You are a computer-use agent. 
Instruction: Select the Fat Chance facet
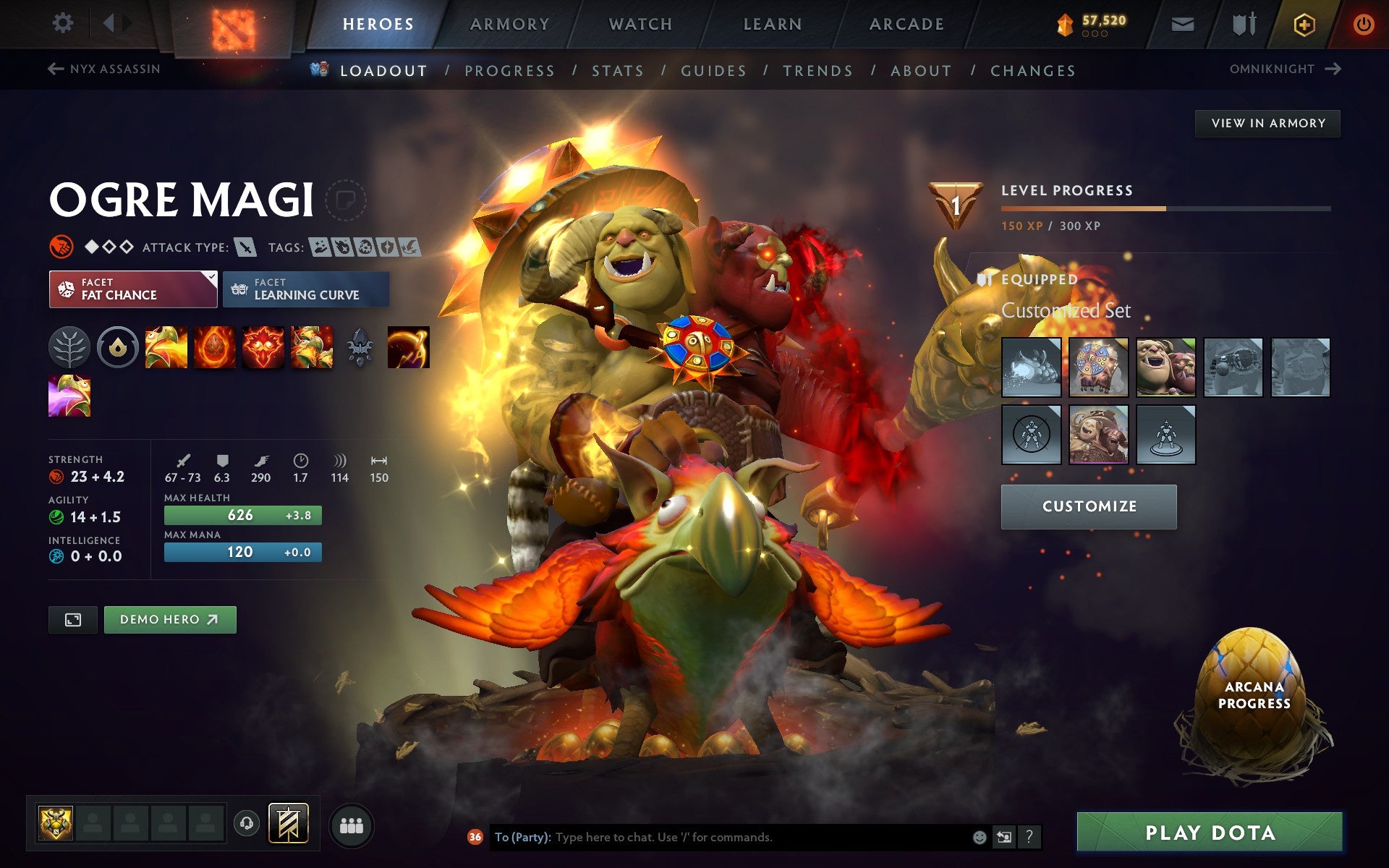tap(133, 289)
